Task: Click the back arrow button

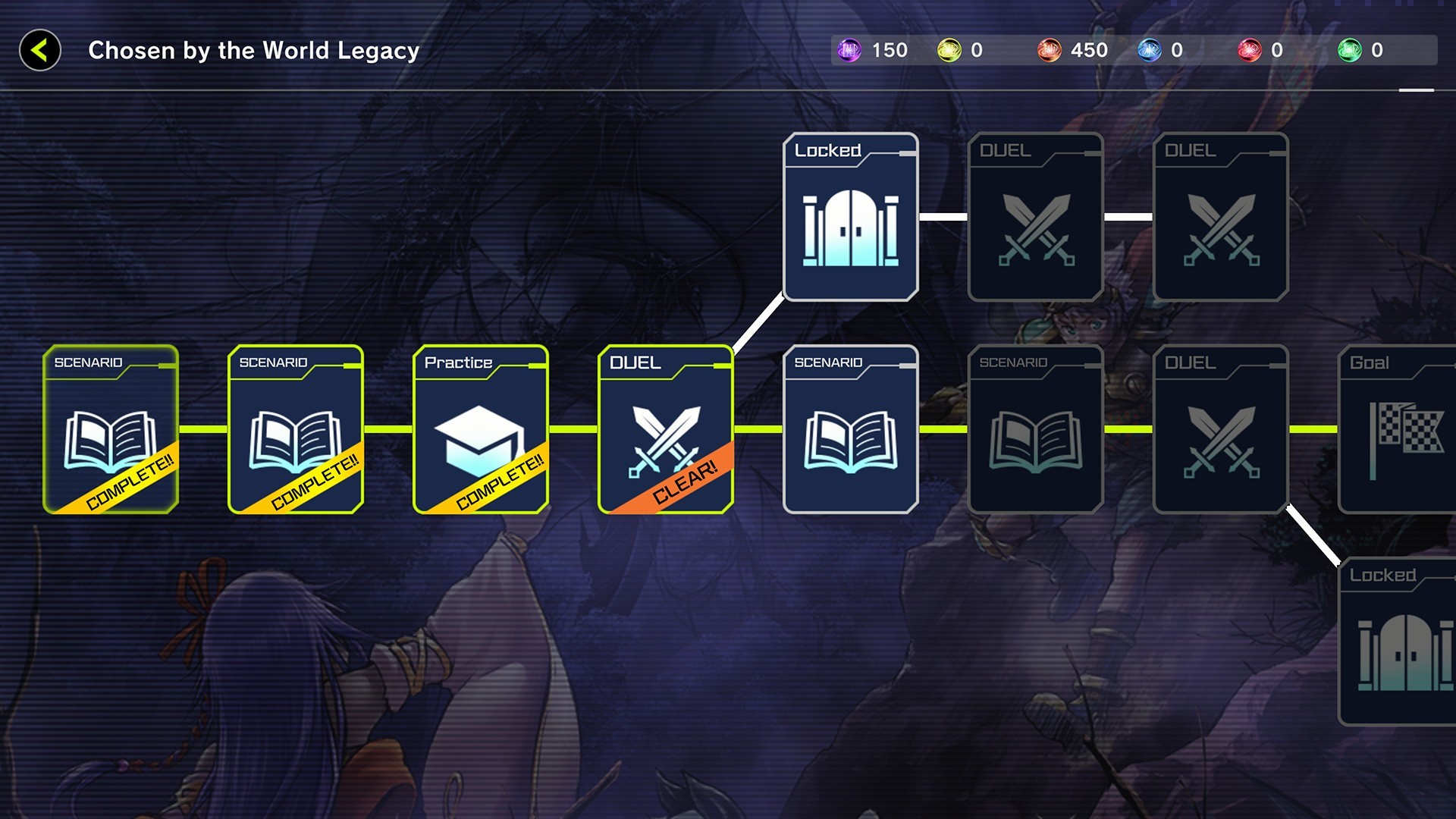Action: [39, 51]
